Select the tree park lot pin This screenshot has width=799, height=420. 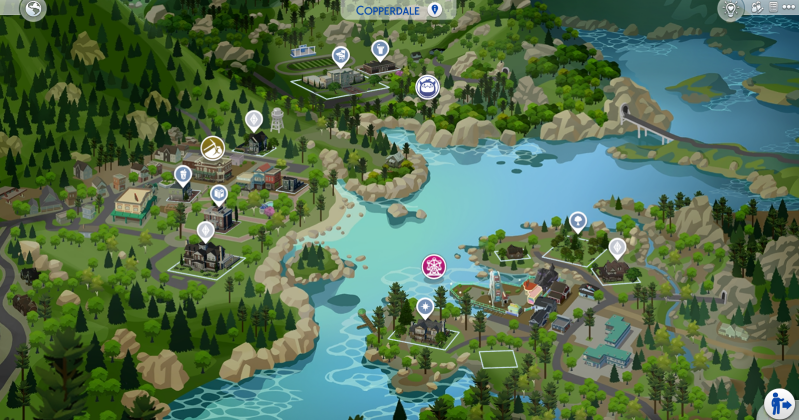point(577,221)
